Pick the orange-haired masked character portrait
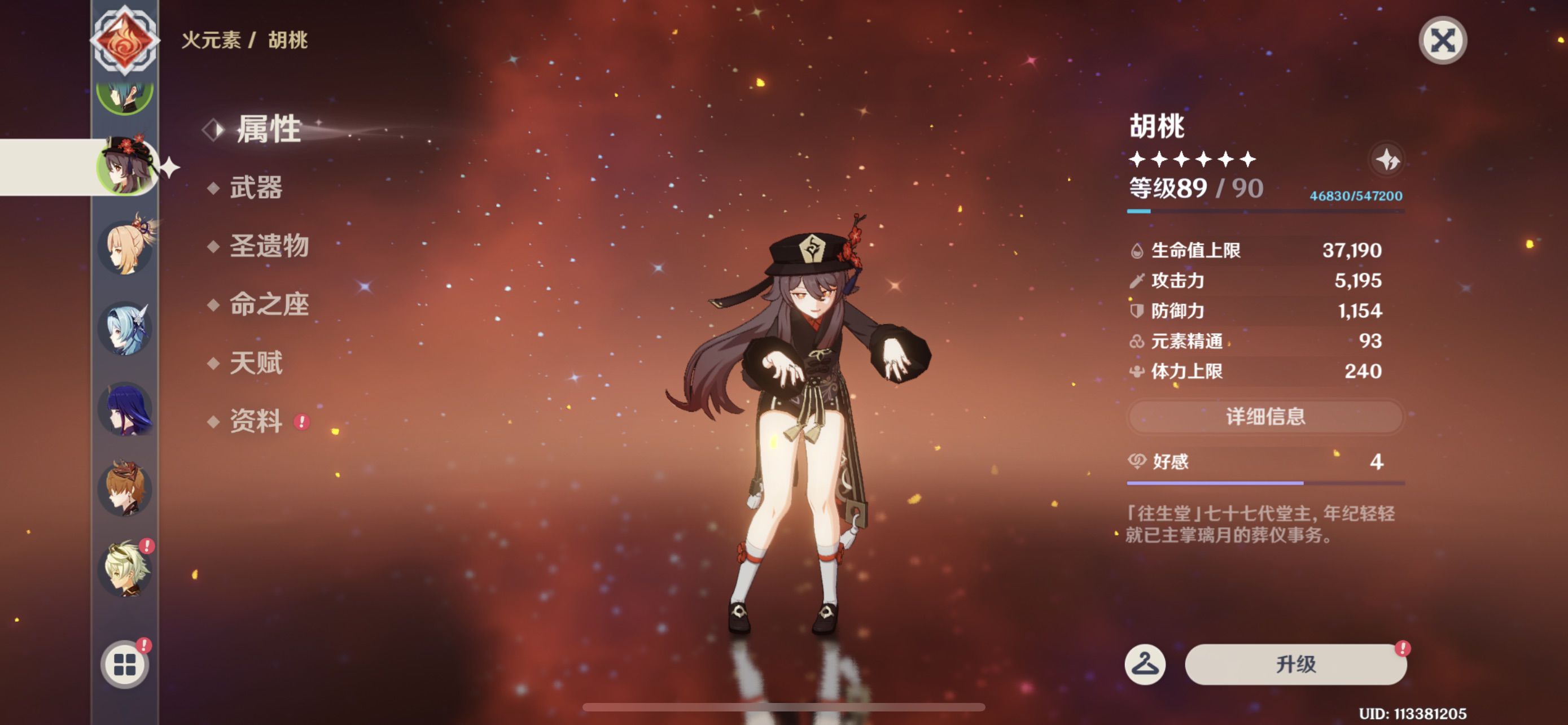 [x=125, y=490]
